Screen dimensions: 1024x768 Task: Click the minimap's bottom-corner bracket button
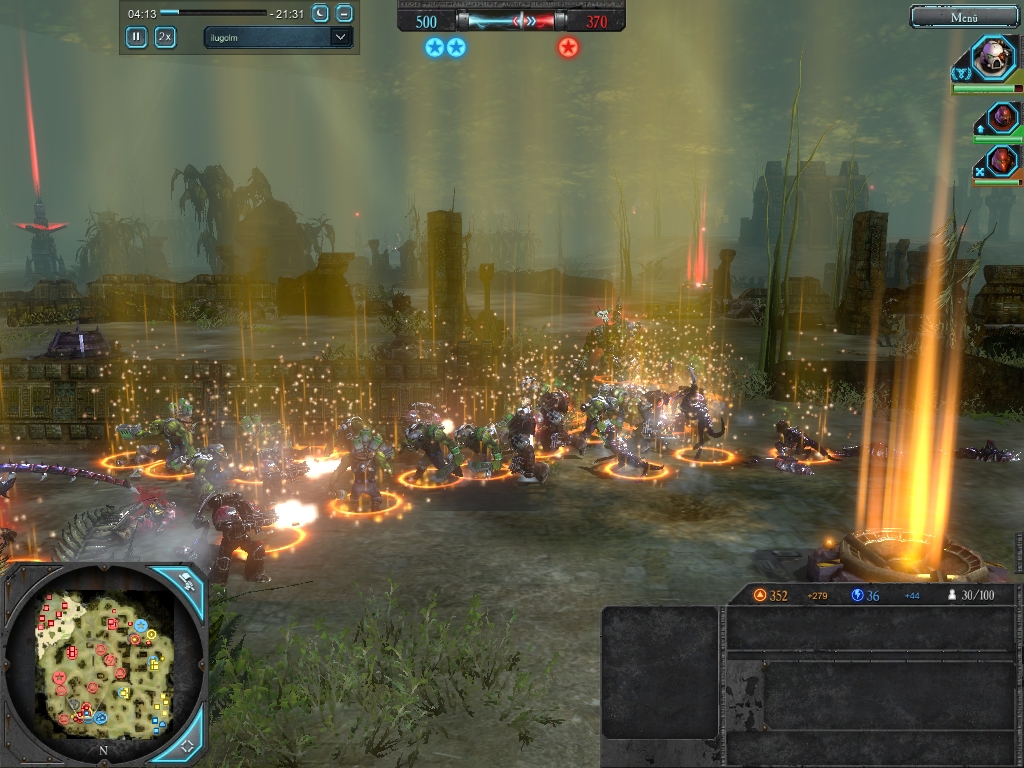coord(187,746)
